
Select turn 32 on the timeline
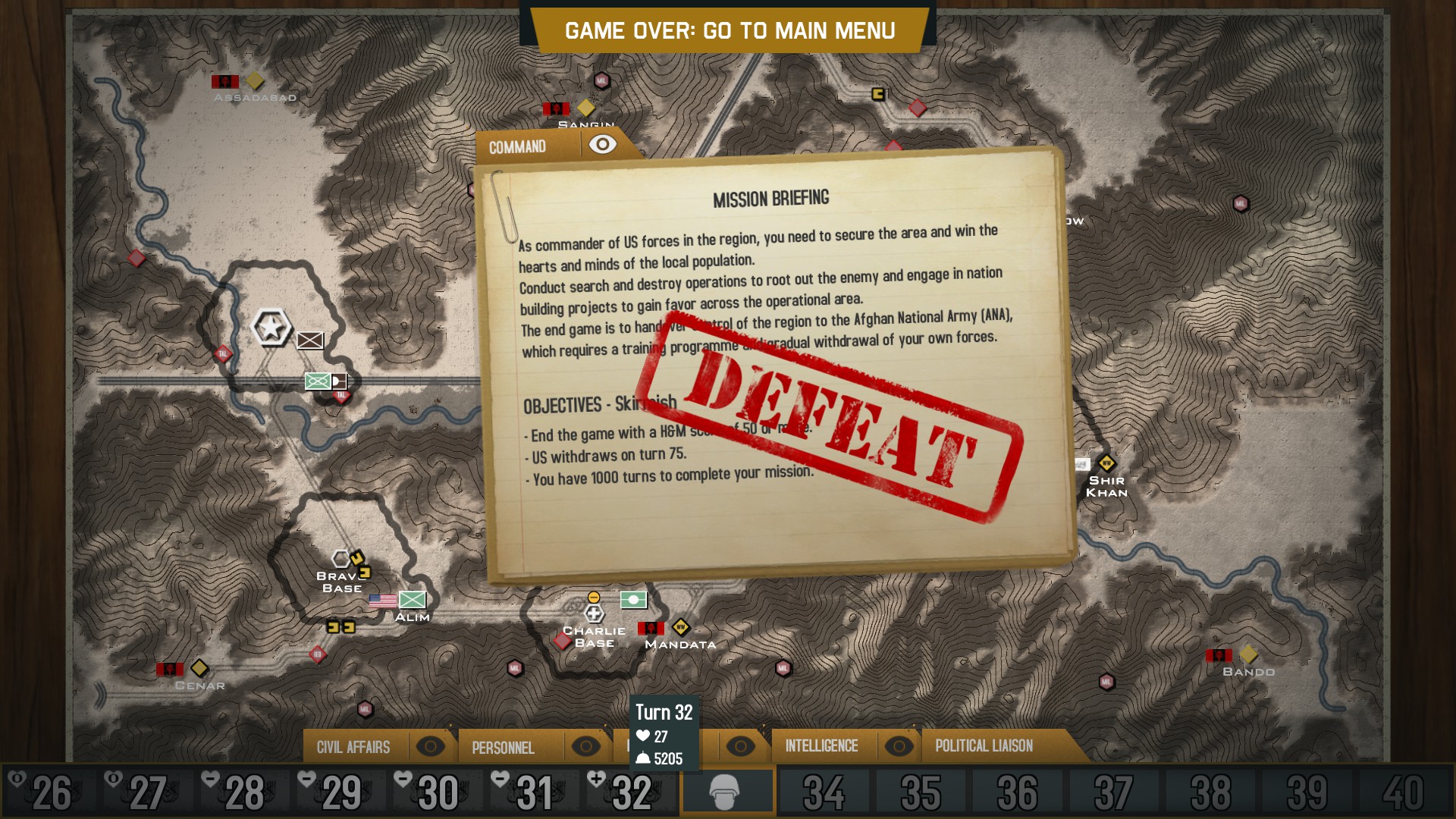631,792
